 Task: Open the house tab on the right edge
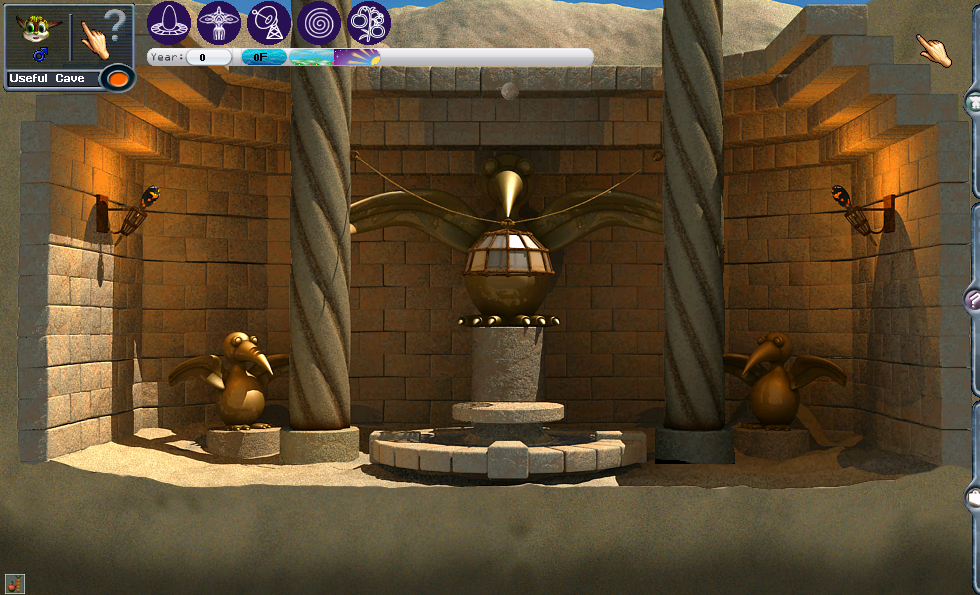click(972, 102)
